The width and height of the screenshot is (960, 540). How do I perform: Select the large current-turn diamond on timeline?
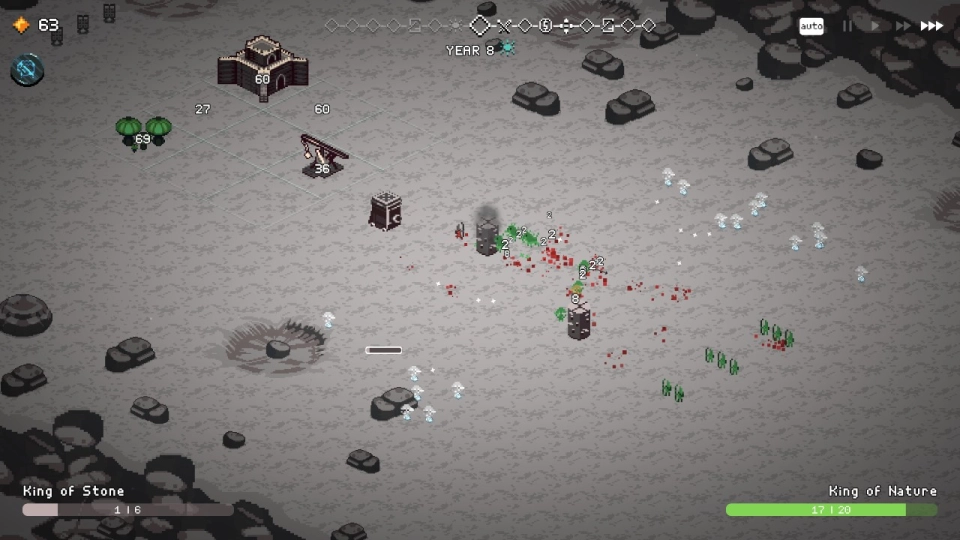(x=481, y=26)
